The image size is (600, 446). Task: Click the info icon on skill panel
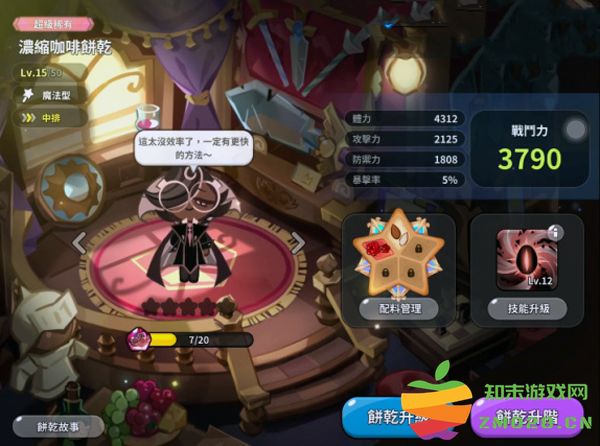click(x=556, y=232)
